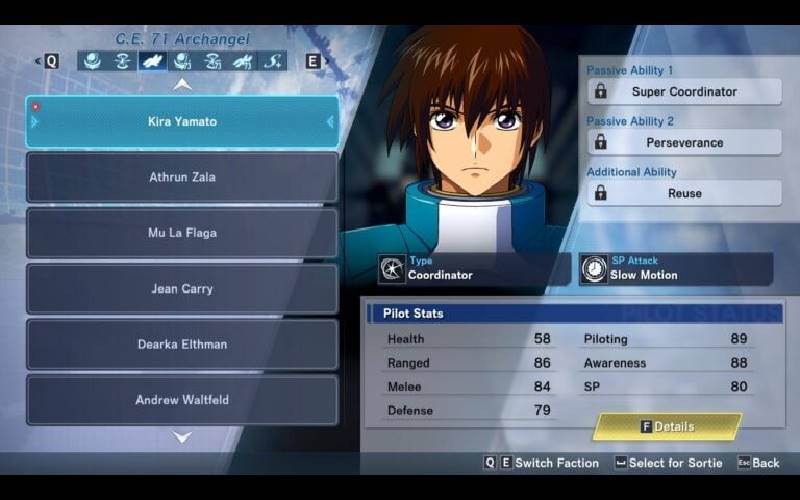Switch to the S-shaped faction tab

(272, 61)
